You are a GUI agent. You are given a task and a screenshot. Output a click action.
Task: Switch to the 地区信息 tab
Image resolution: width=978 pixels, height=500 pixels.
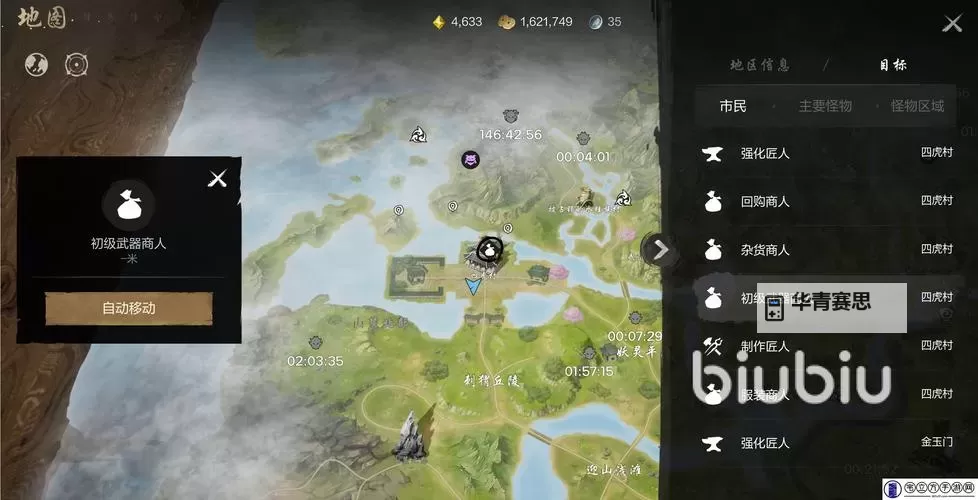[760, 65]
